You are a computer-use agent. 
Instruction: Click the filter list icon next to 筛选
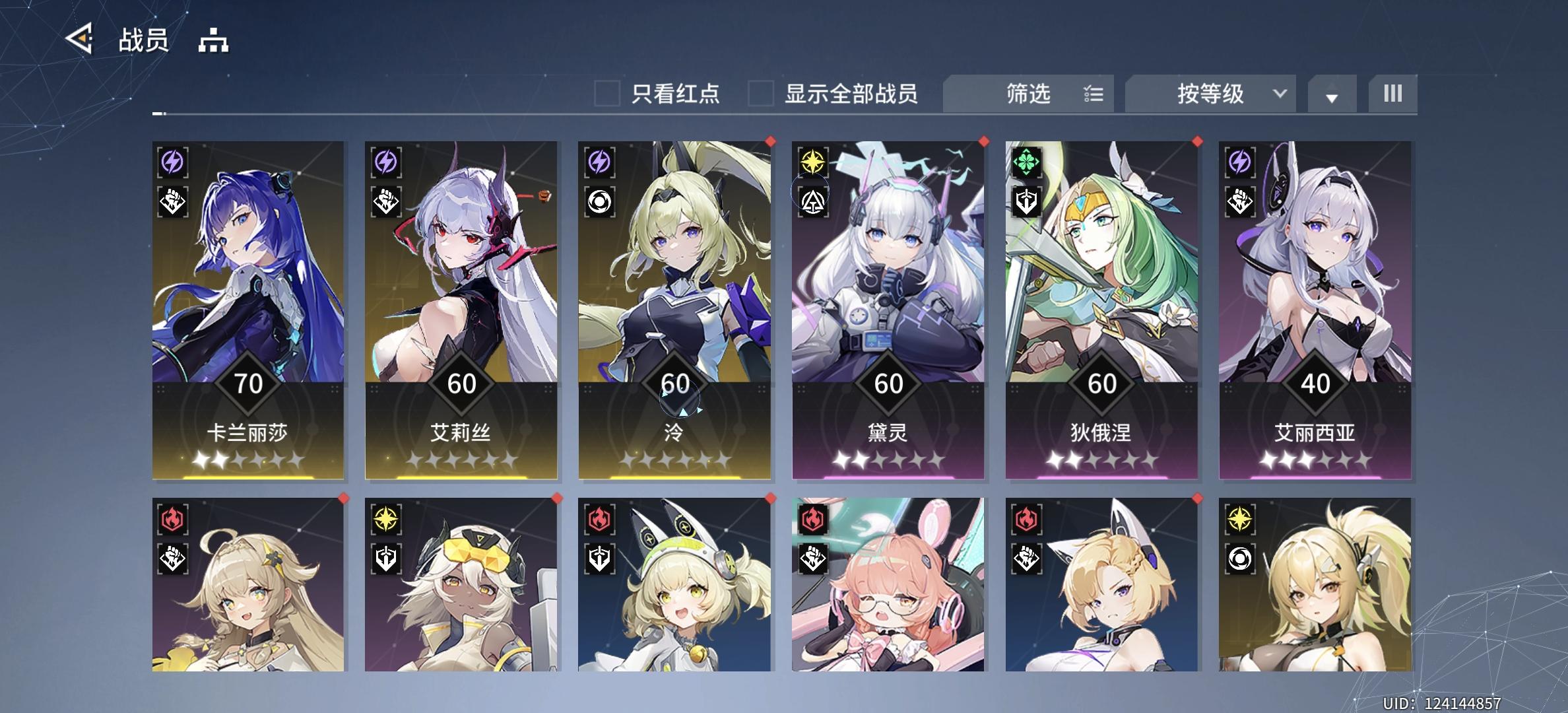(1094, 94)
